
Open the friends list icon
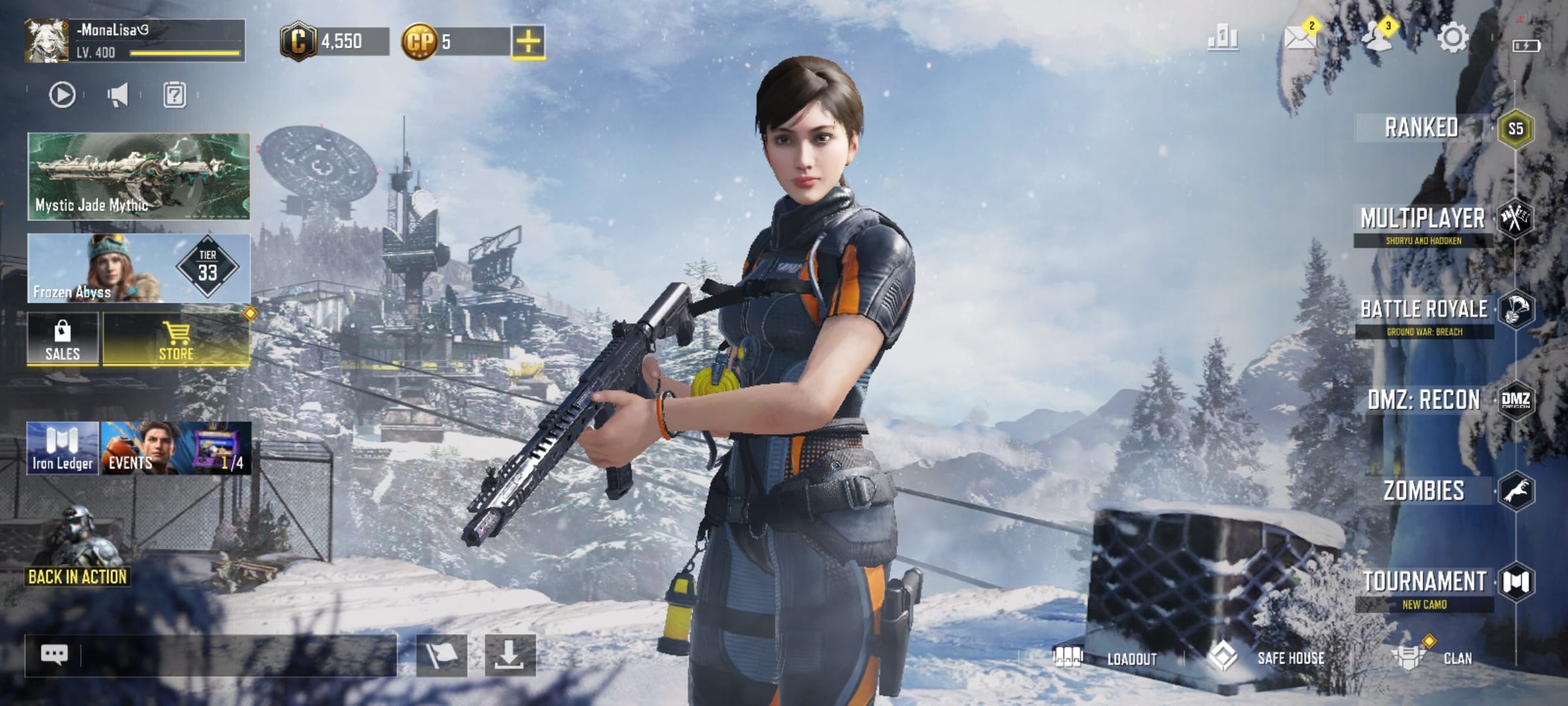(x=1377, y=37)
